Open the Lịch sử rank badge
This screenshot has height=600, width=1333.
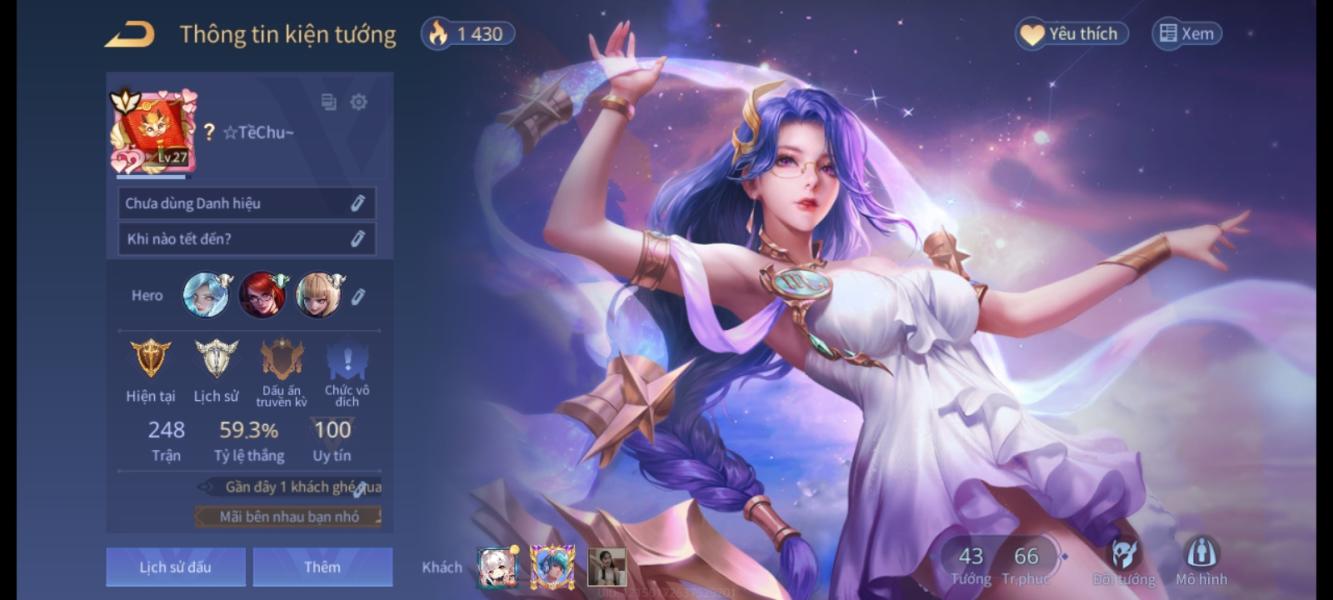[216, 358]
